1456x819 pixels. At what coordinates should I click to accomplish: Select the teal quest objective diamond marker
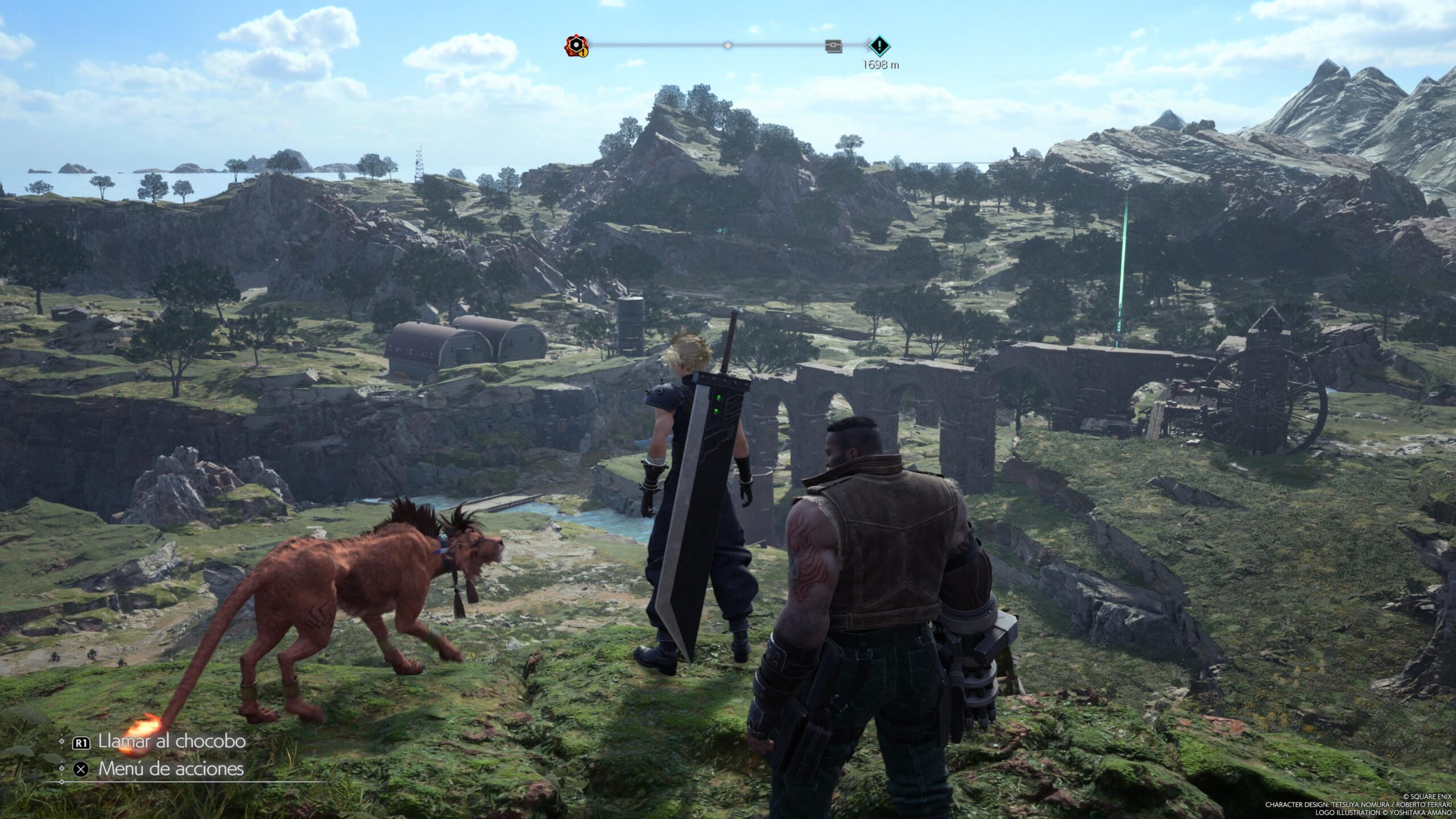click(880, 45)
